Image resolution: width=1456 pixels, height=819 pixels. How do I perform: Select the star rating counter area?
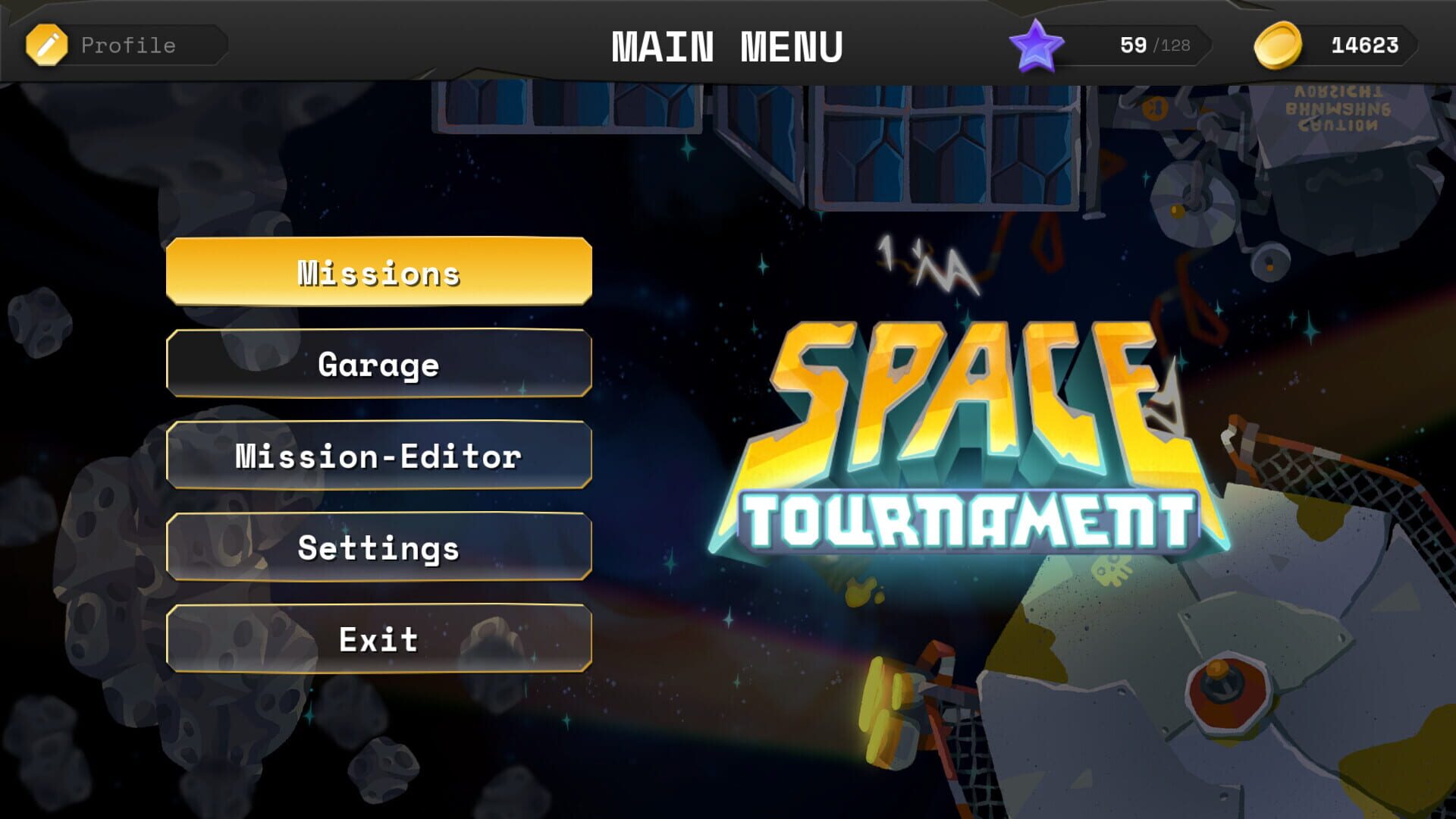coord(1130,44)
